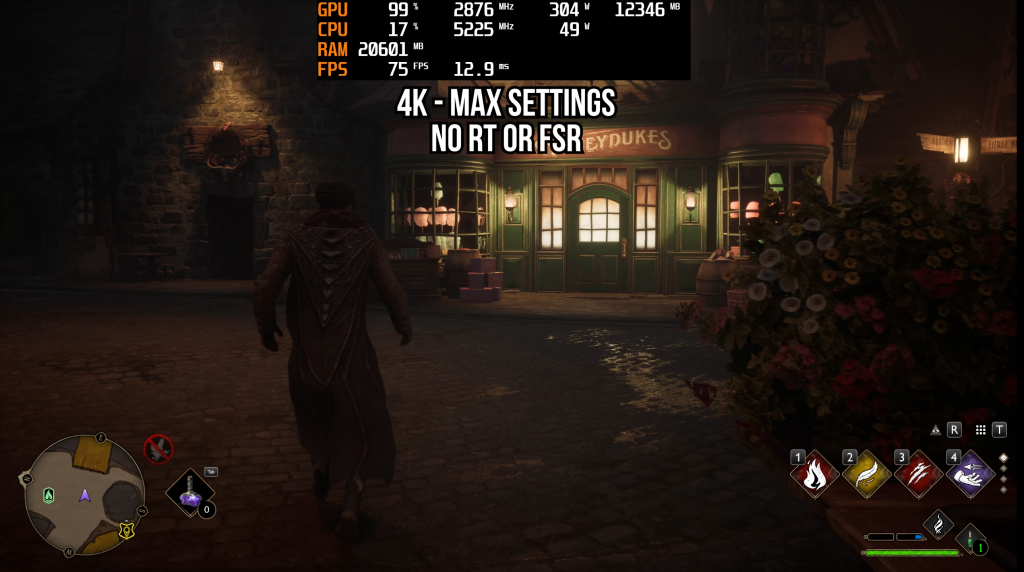The image size is (1024, 572).
Task: Click the purple player arrow on minimap
Action: [x=85, y=495]
